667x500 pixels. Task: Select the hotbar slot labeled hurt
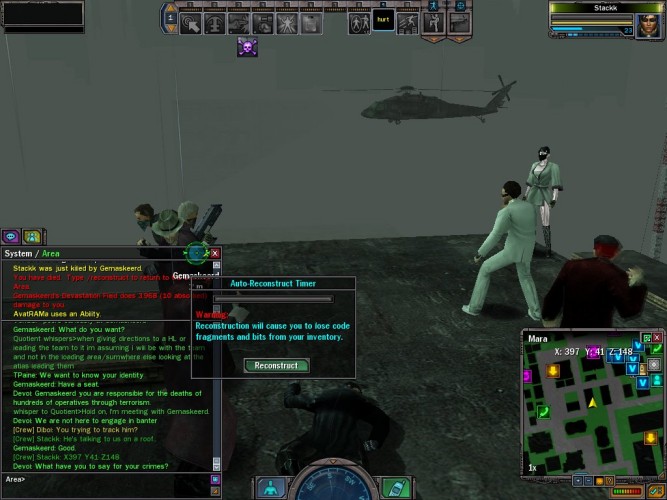coord(382,22)
